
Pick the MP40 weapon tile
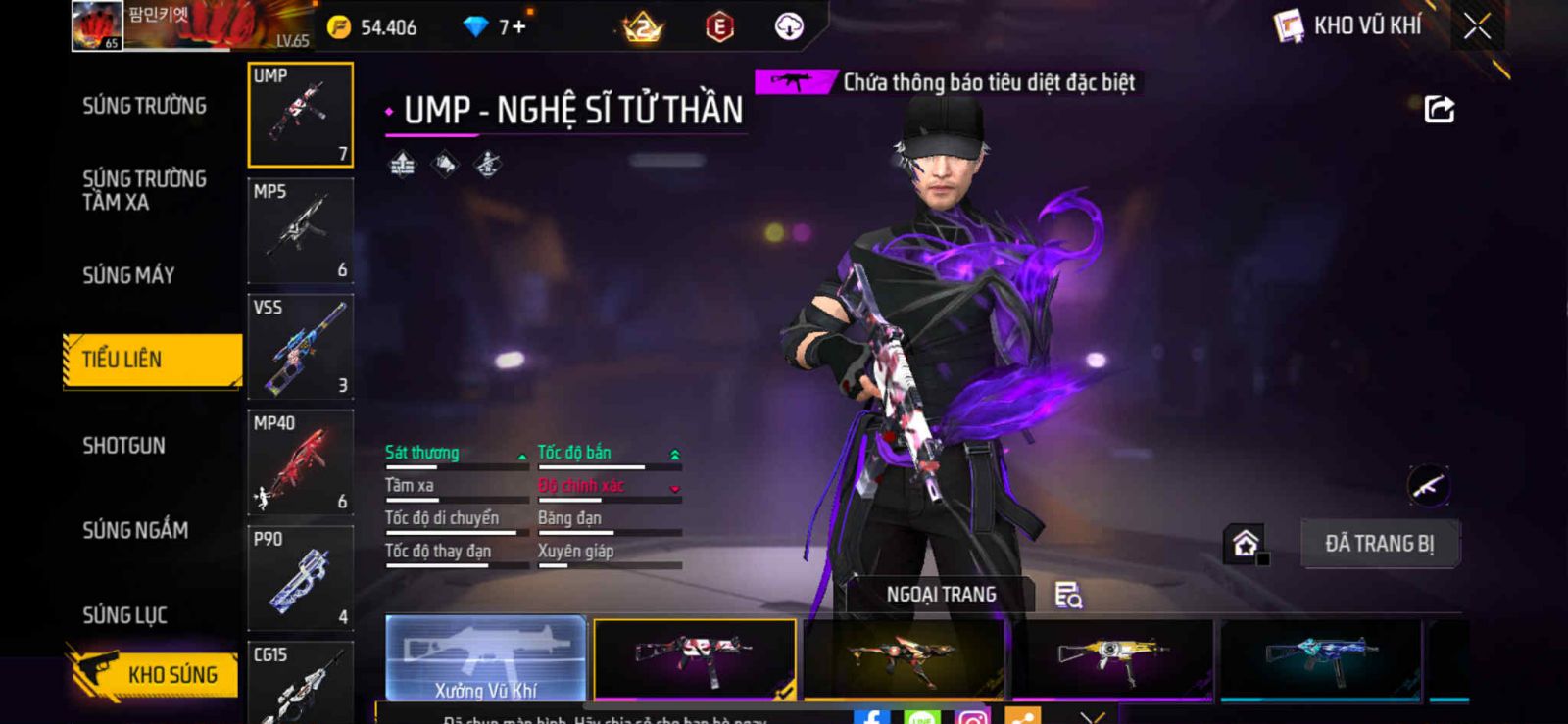[301, 462]
